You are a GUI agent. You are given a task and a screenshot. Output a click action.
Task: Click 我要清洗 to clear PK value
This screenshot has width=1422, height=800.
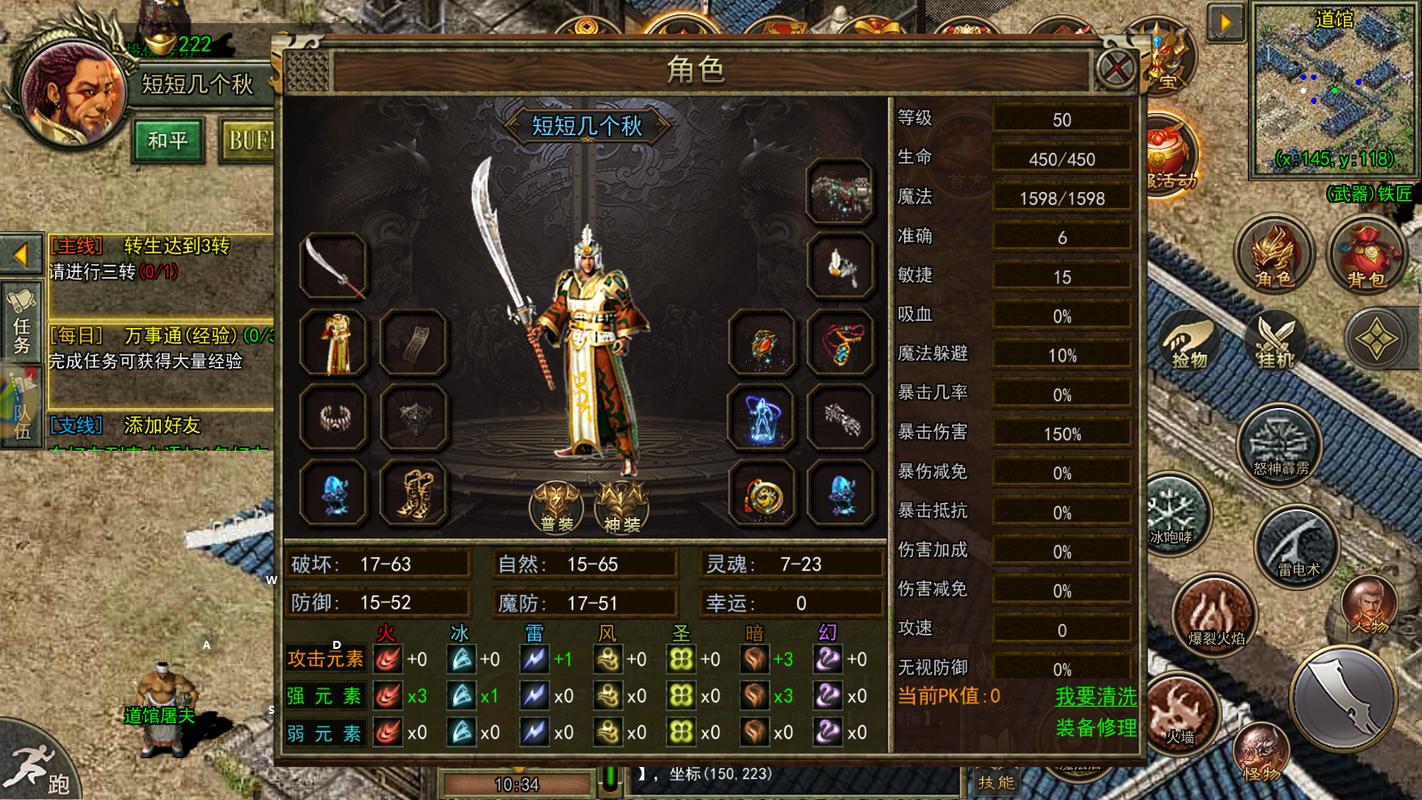1096,696
